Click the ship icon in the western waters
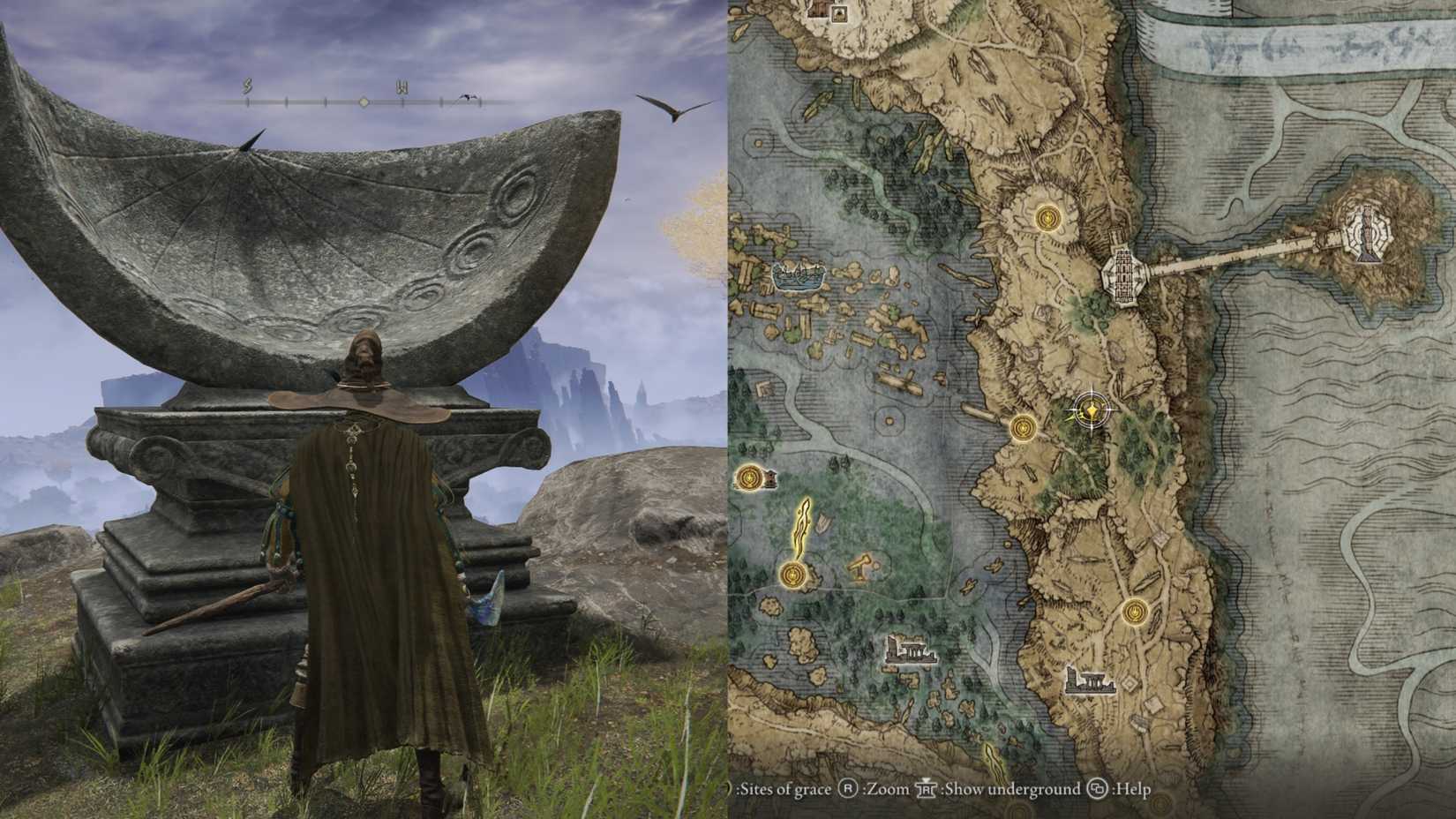 point(797,276)
